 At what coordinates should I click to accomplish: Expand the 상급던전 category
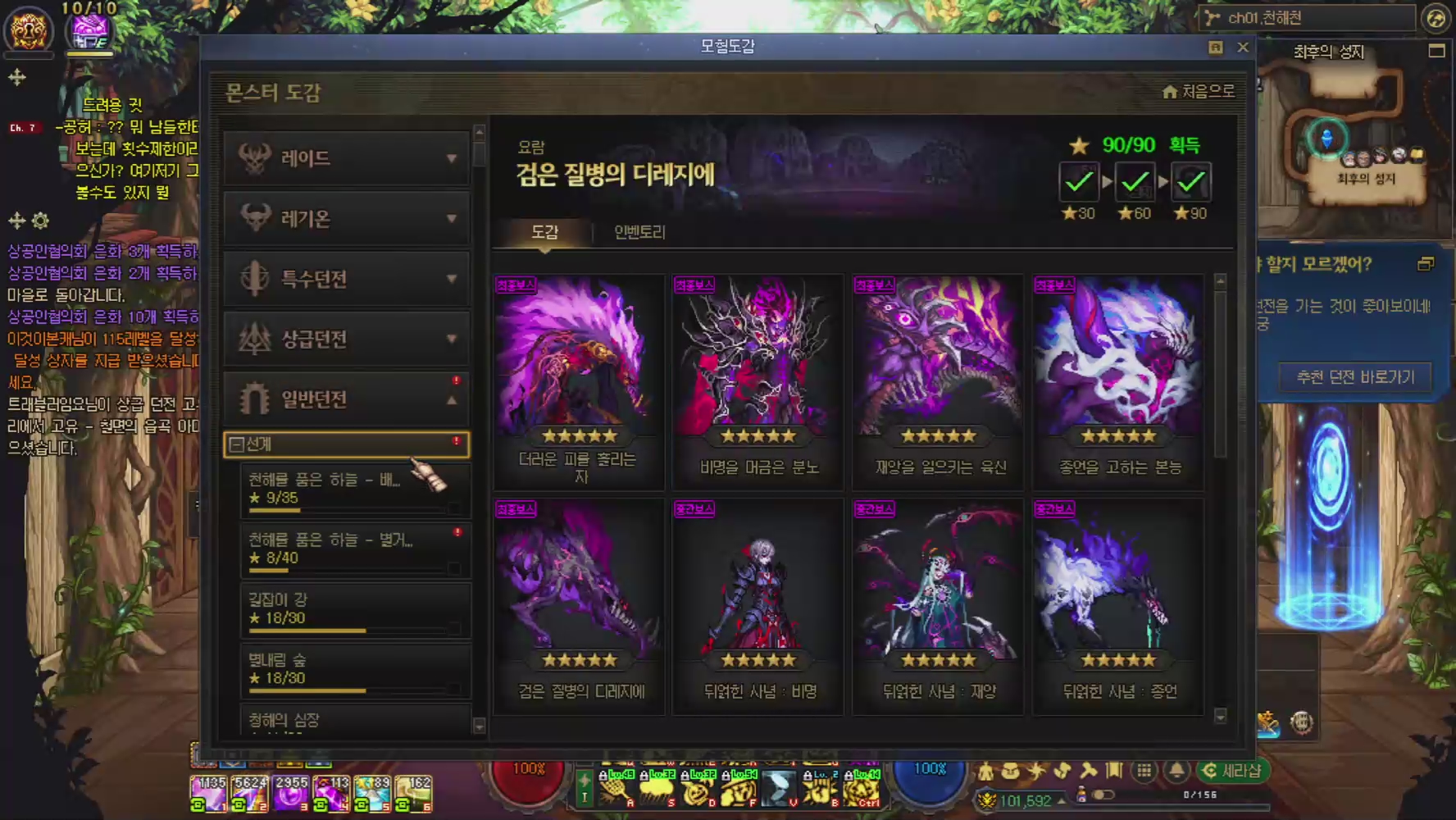346,339
